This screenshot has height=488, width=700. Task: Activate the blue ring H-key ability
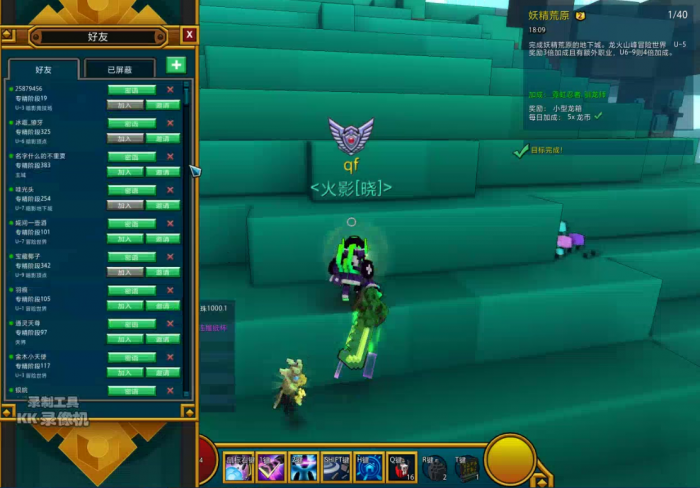tap(367, 466)
